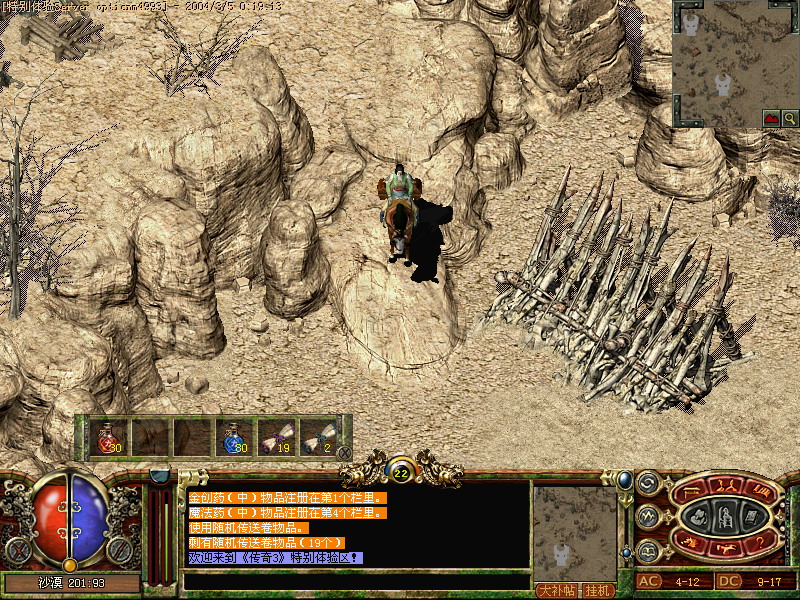This screenshot has height=600, width=800.
Task: Click the minimap magnifying glass button
Action: click(790, 118)
